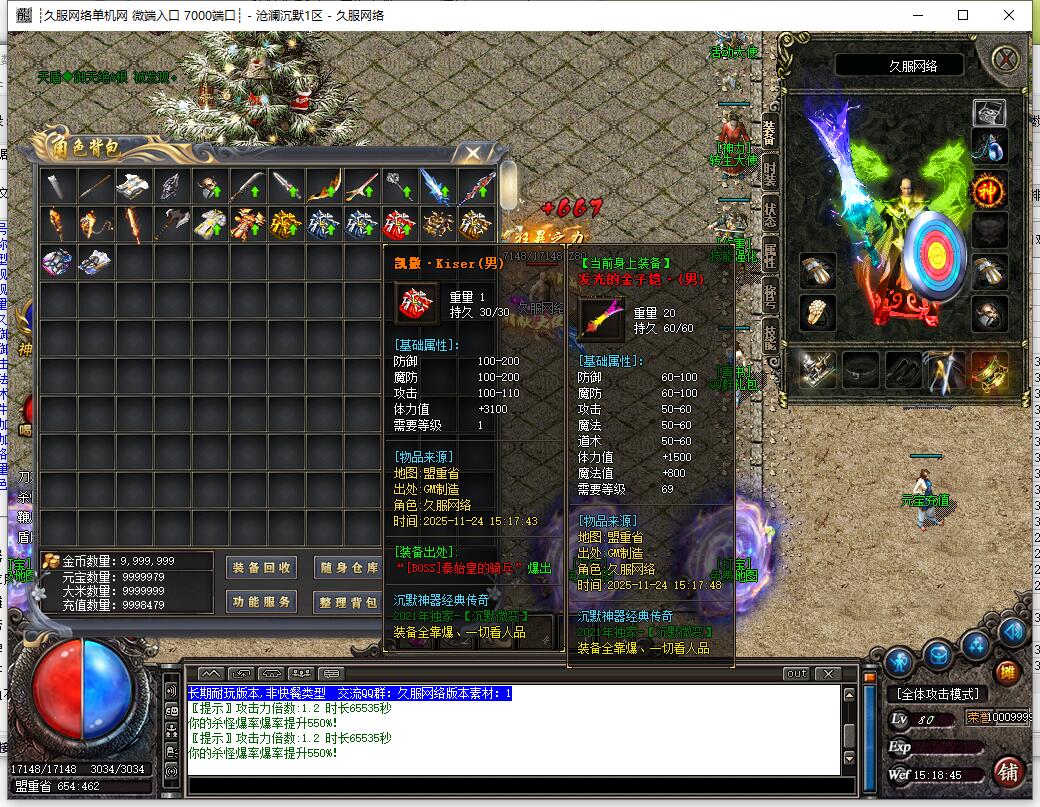Viewport: 1040px width, 807px height.
Task: Open the round 铺 shop button
Action: [x=1008, y=772]
